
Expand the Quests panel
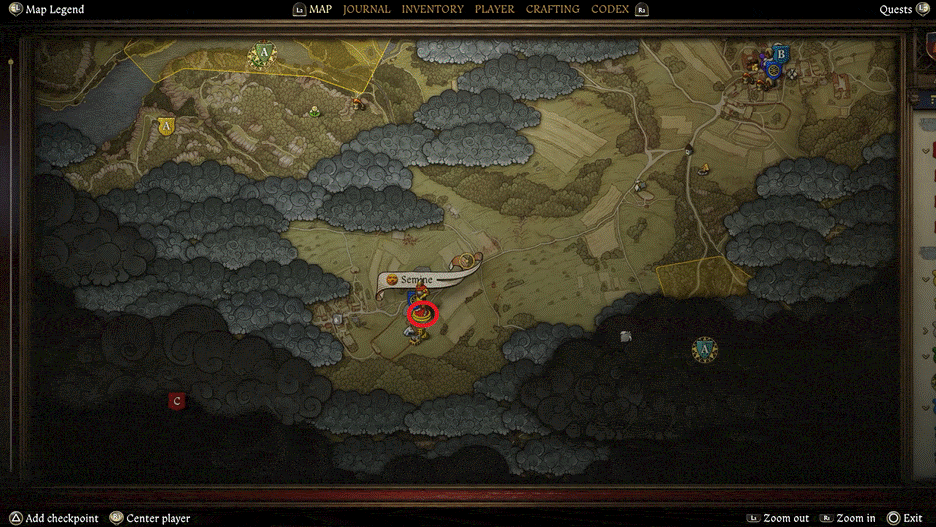pyautogui.click(x=895, y=10)
